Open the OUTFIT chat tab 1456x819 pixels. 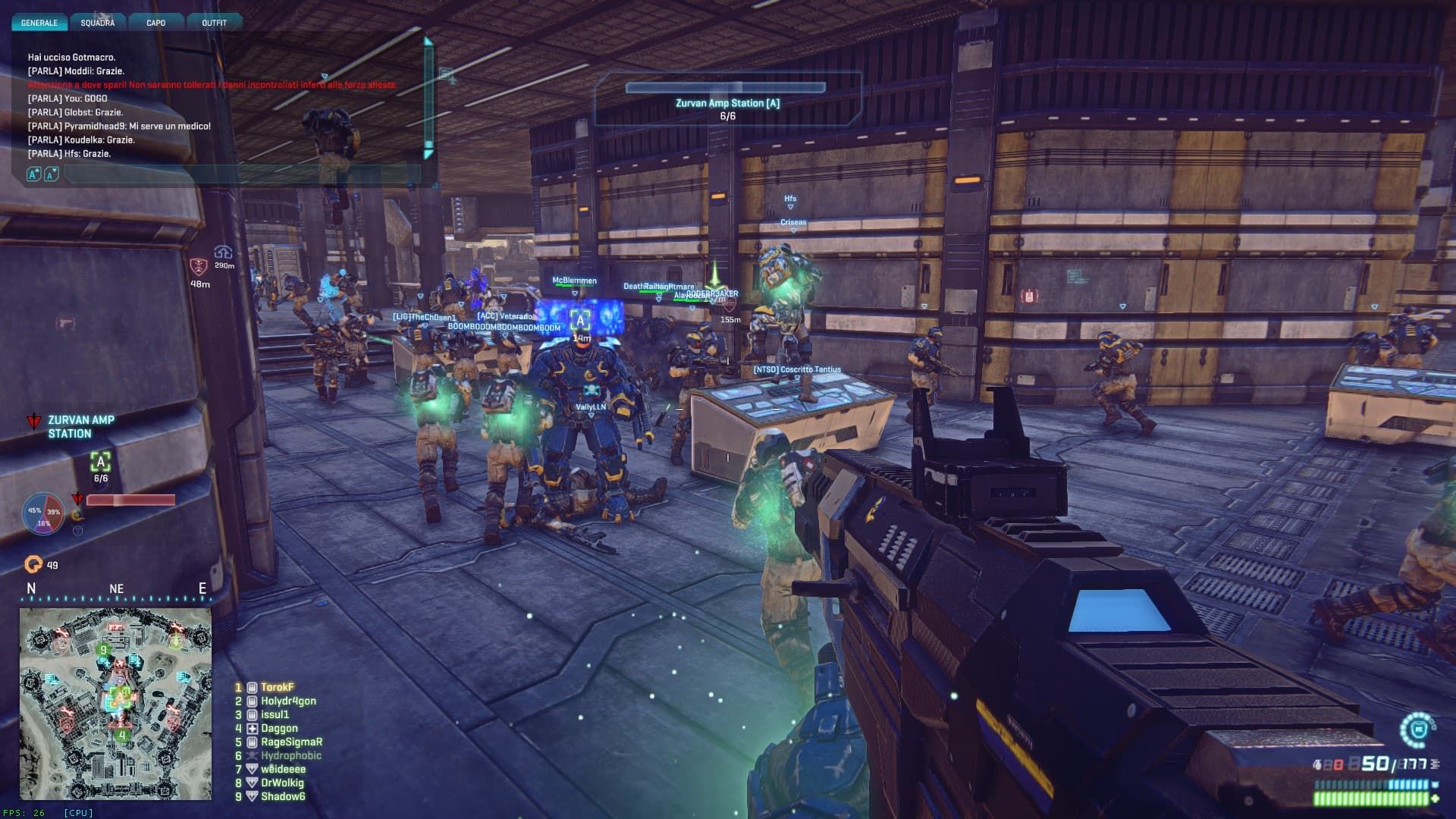tap(215, 22)
